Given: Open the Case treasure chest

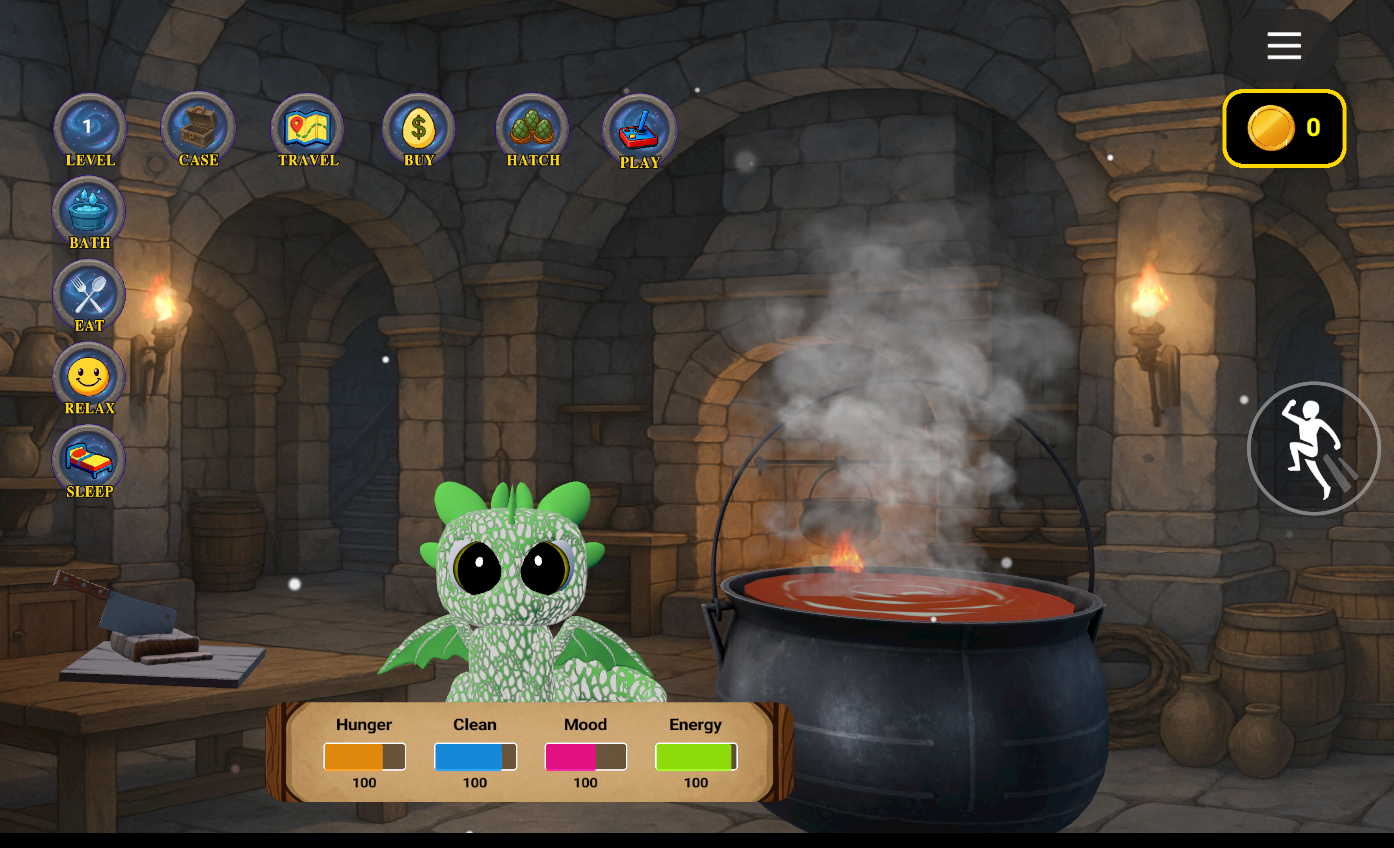Looking at the screenshot, I should coord(198,128).
